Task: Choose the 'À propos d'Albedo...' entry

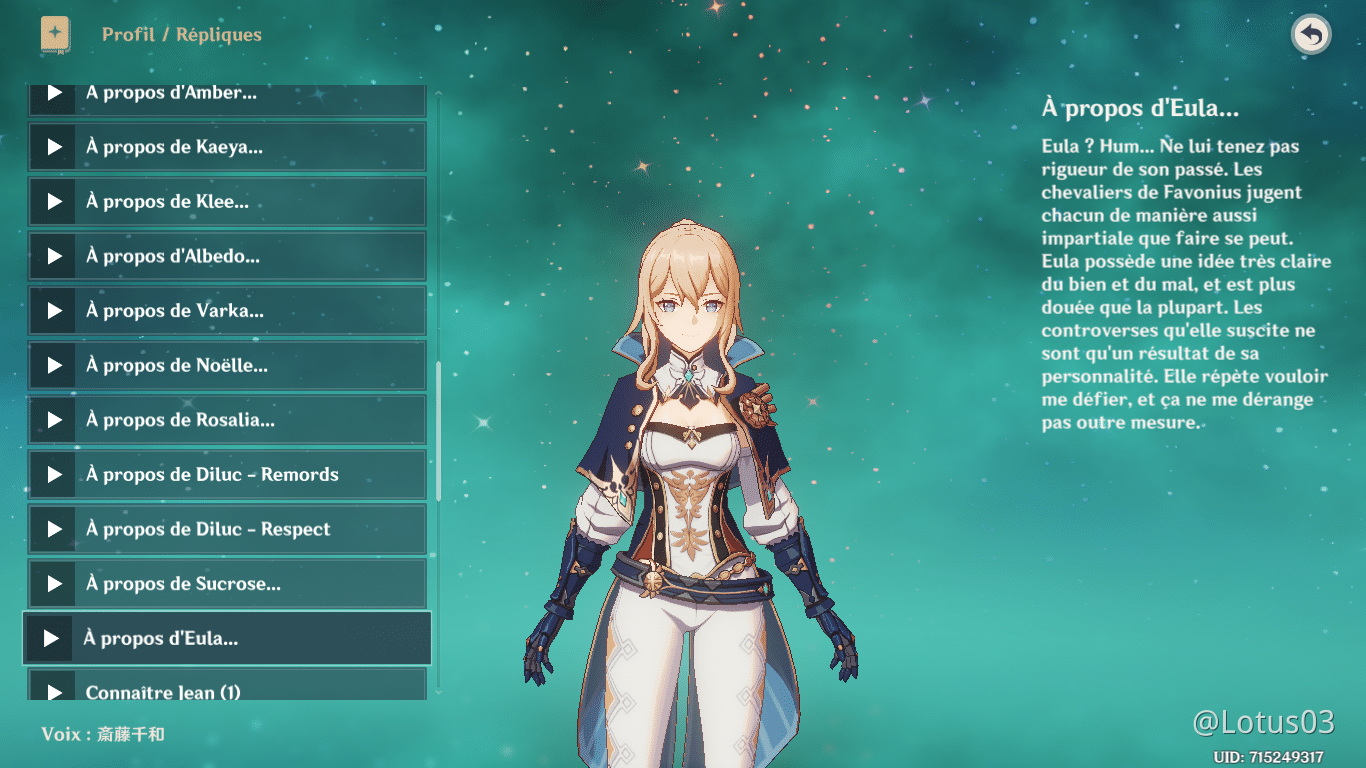Action: tap(227, 256)
